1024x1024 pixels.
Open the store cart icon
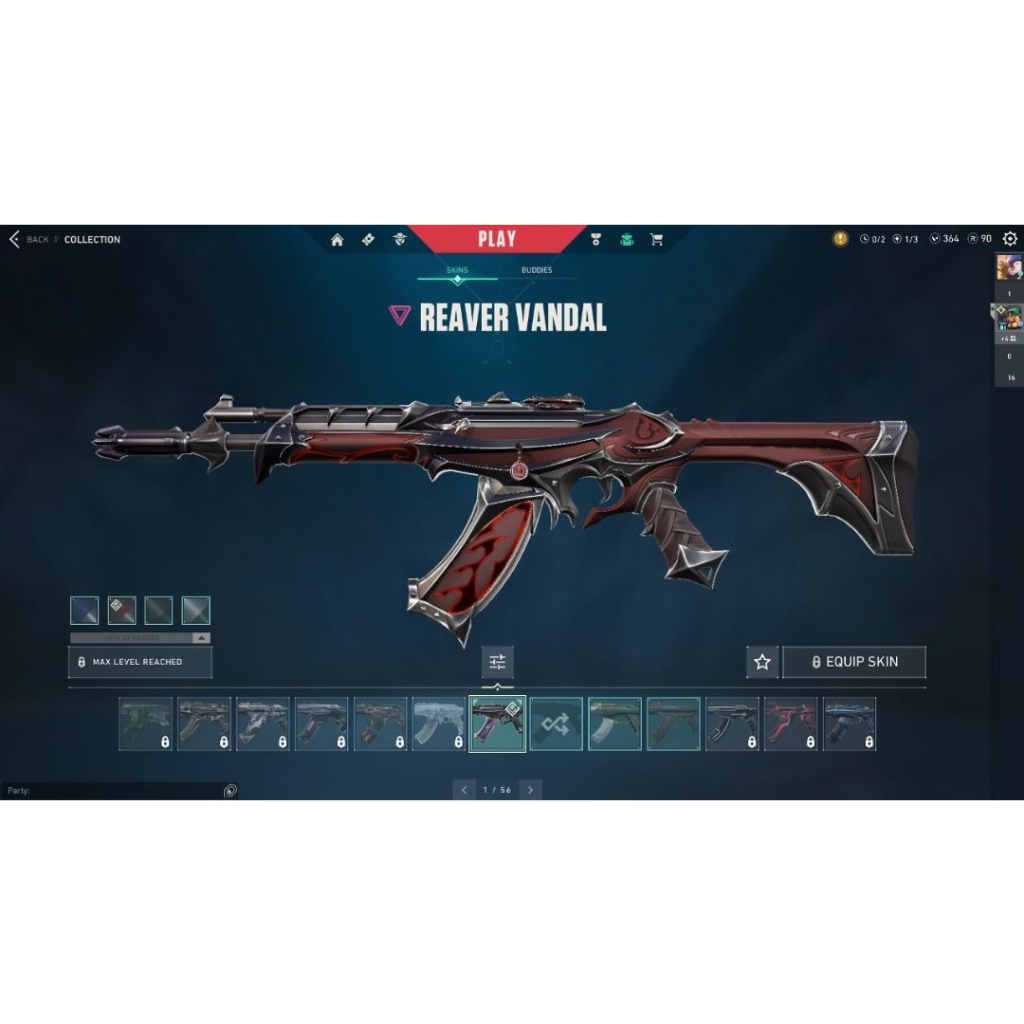click(x=656, y=240)
